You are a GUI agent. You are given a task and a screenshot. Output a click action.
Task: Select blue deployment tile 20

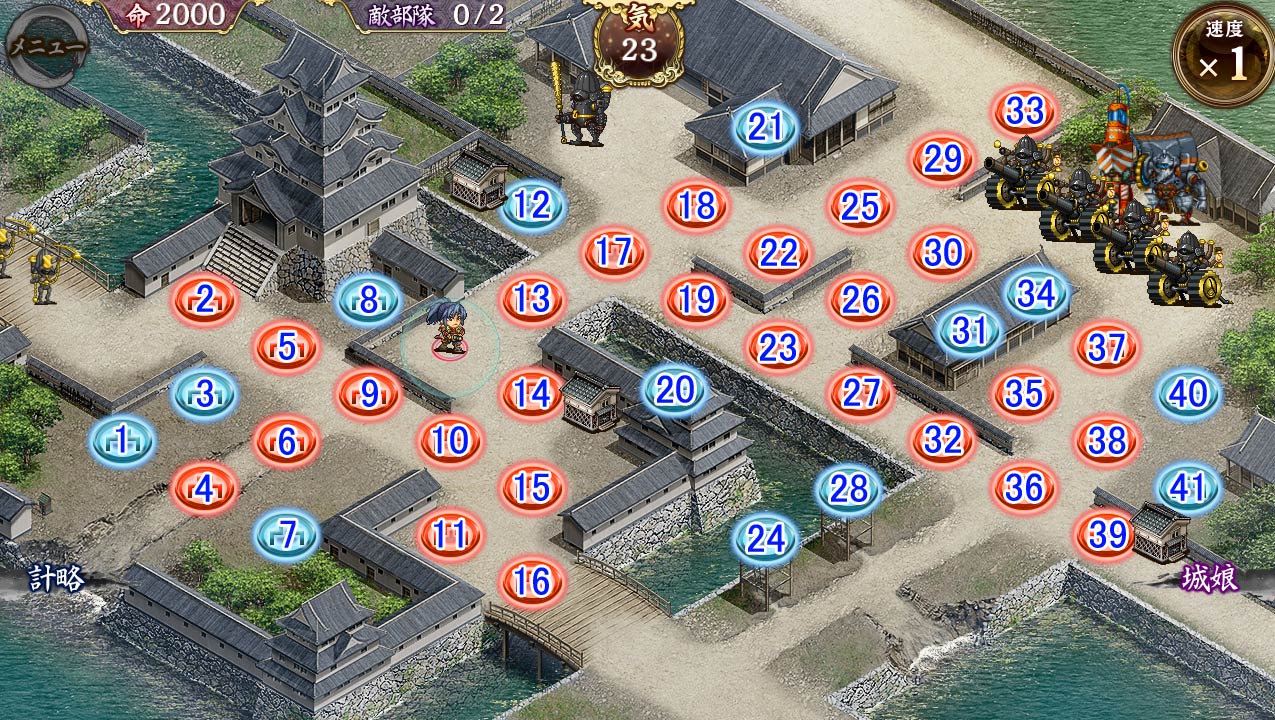(675, 391)
